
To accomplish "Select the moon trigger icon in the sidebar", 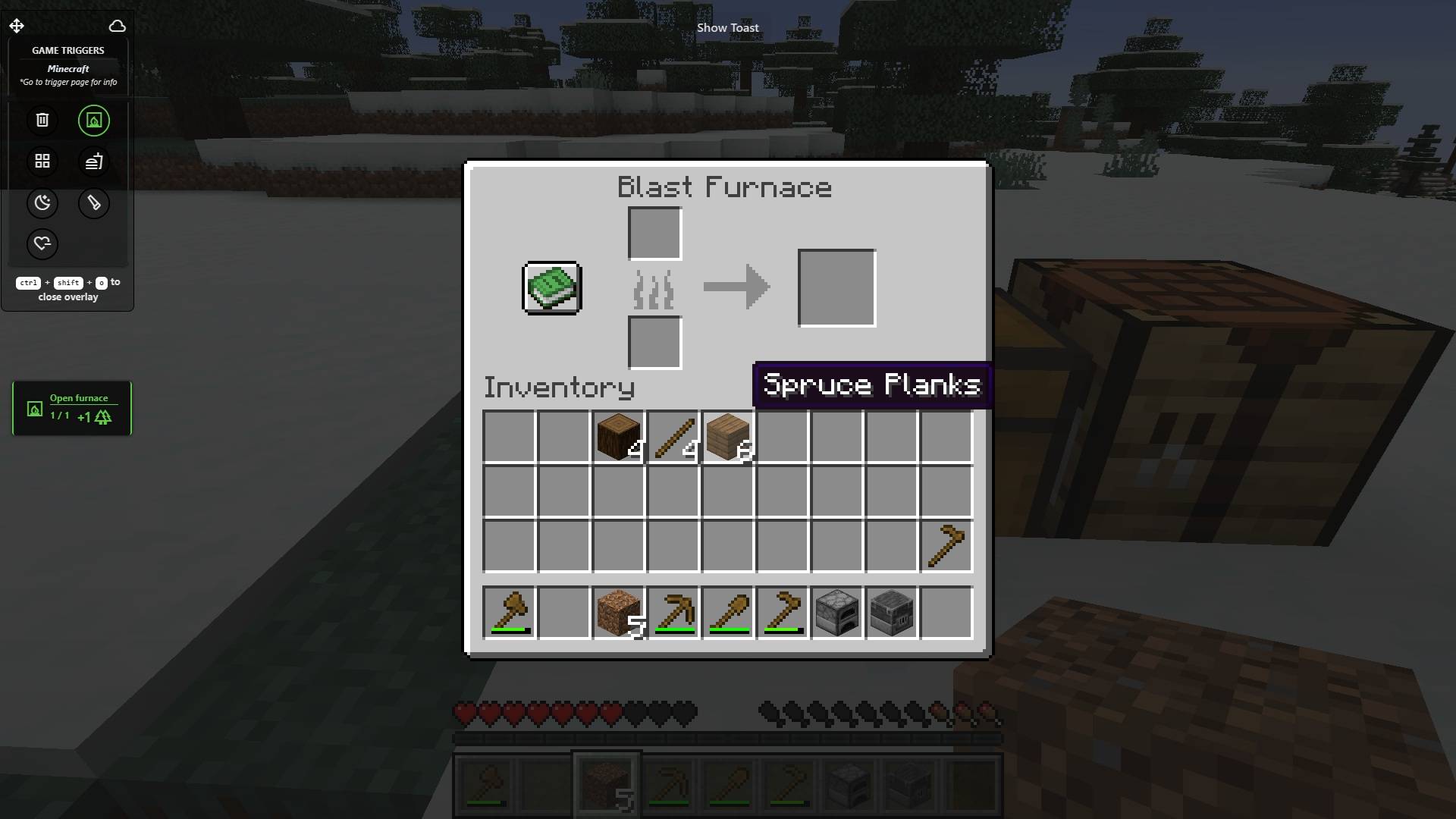I will pos(42,203).
